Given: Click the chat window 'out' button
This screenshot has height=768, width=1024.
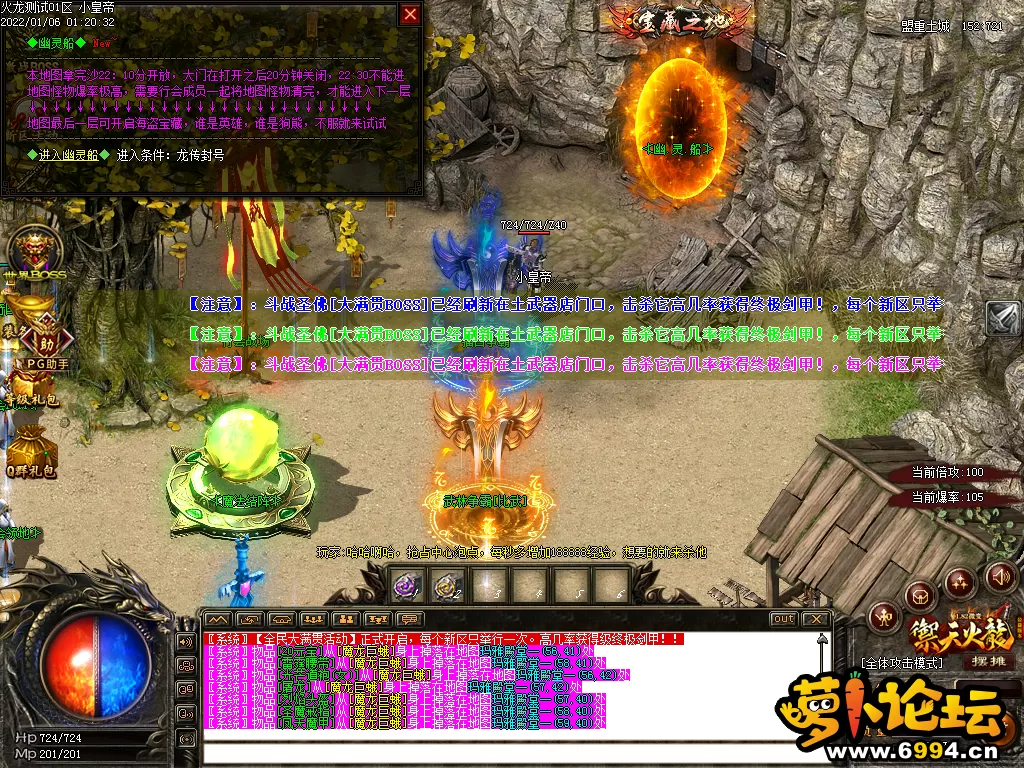Looking at the screenshot, I should tap(784, 619).
